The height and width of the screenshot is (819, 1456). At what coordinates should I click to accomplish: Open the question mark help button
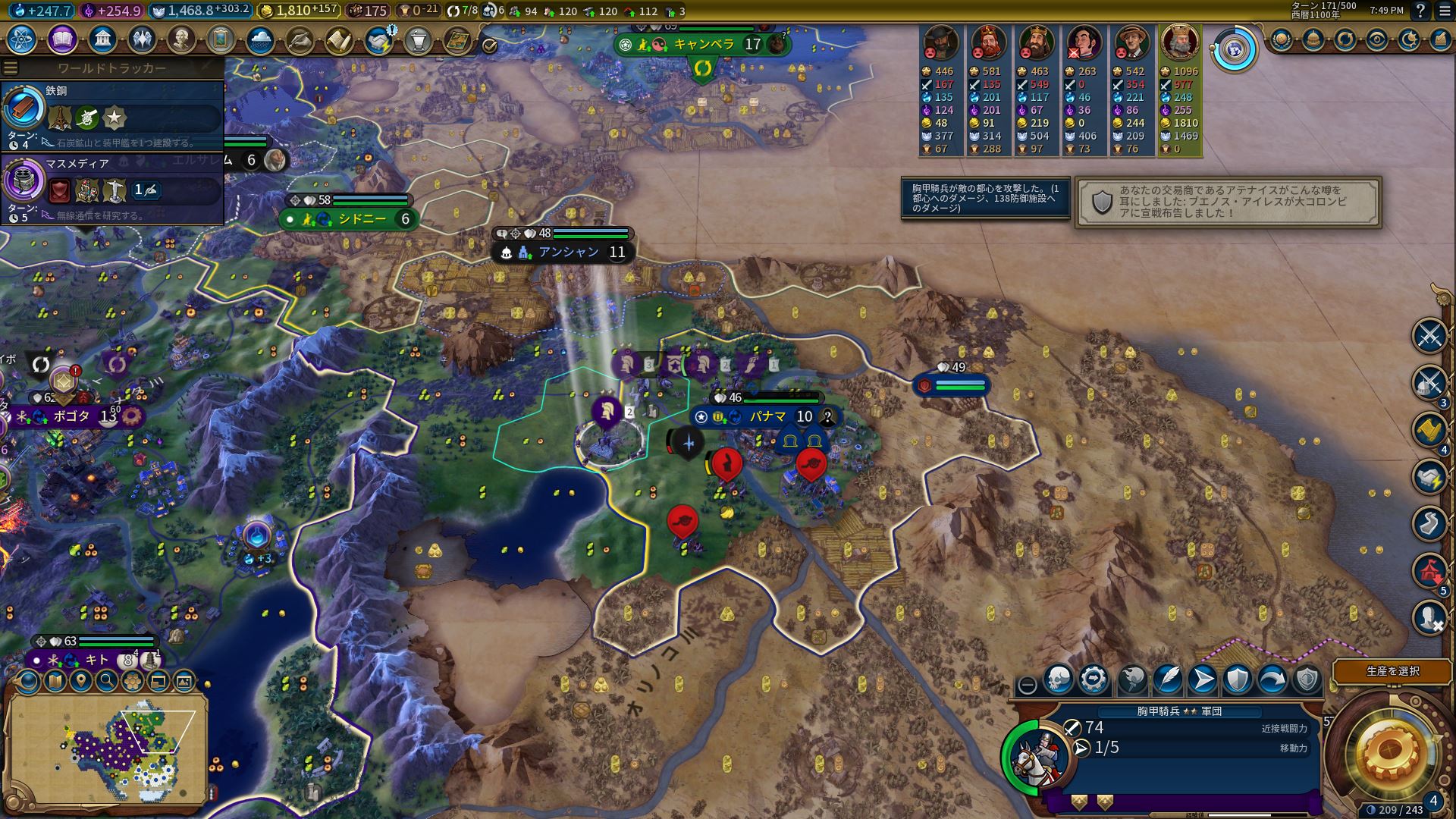point(1420,11)
